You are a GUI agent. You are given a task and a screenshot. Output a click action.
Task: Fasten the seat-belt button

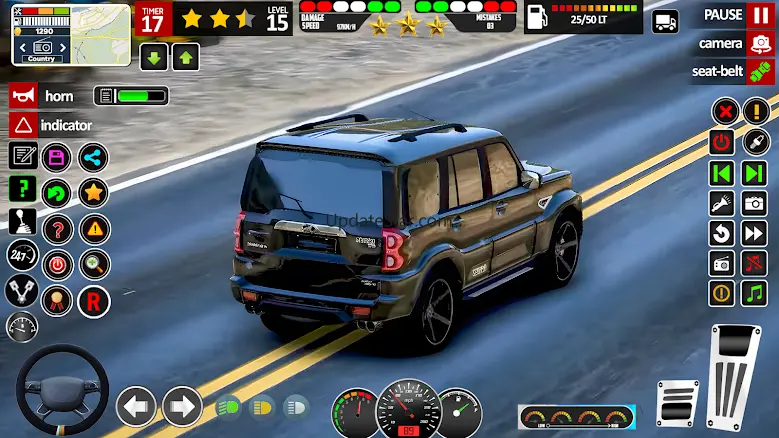(733, 72)
